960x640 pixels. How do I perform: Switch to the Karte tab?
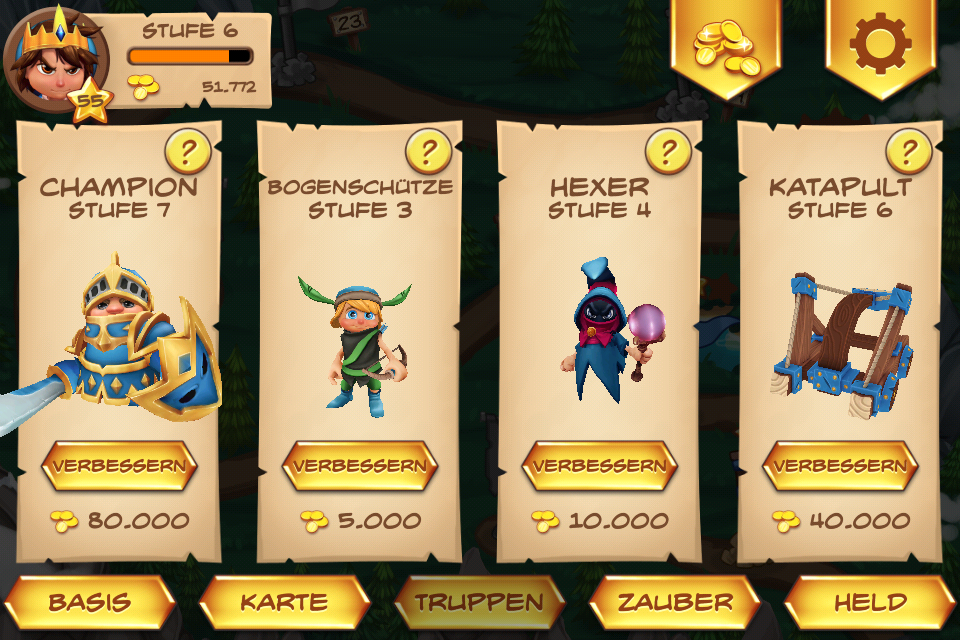pyautogui.click(x=284, y=602)
